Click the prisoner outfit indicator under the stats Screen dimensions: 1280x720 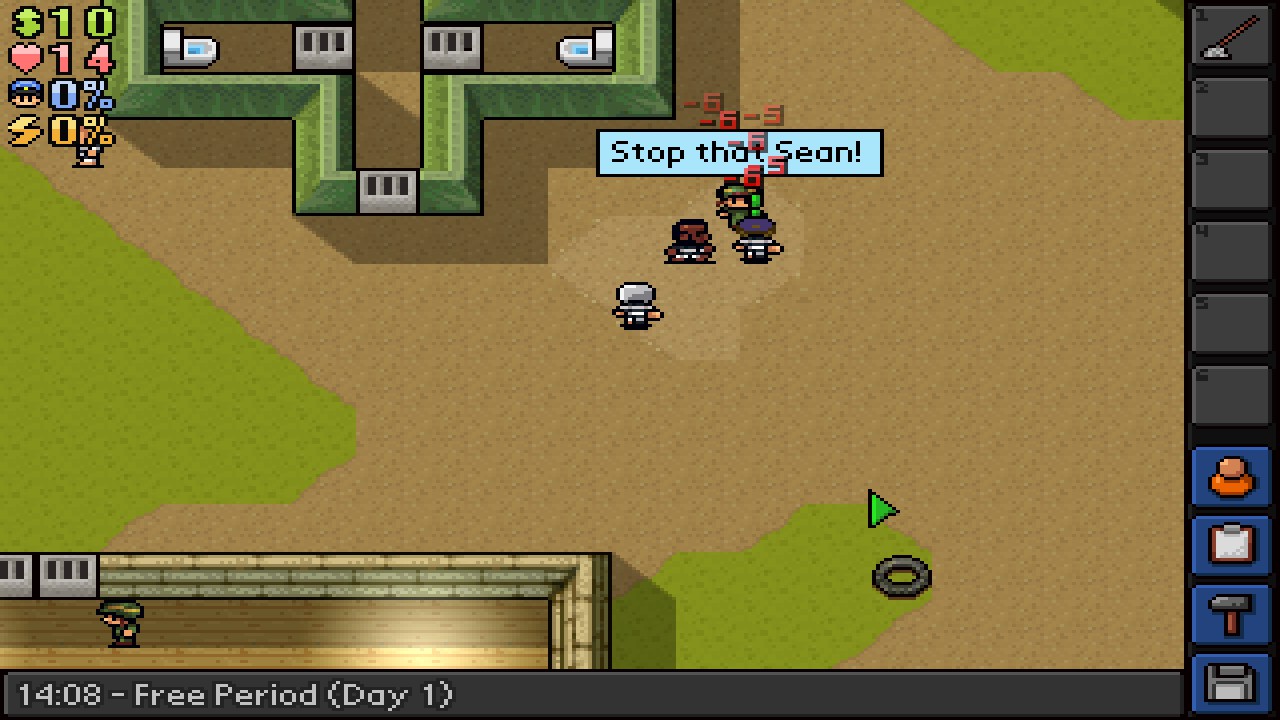[x=90, y=155]
